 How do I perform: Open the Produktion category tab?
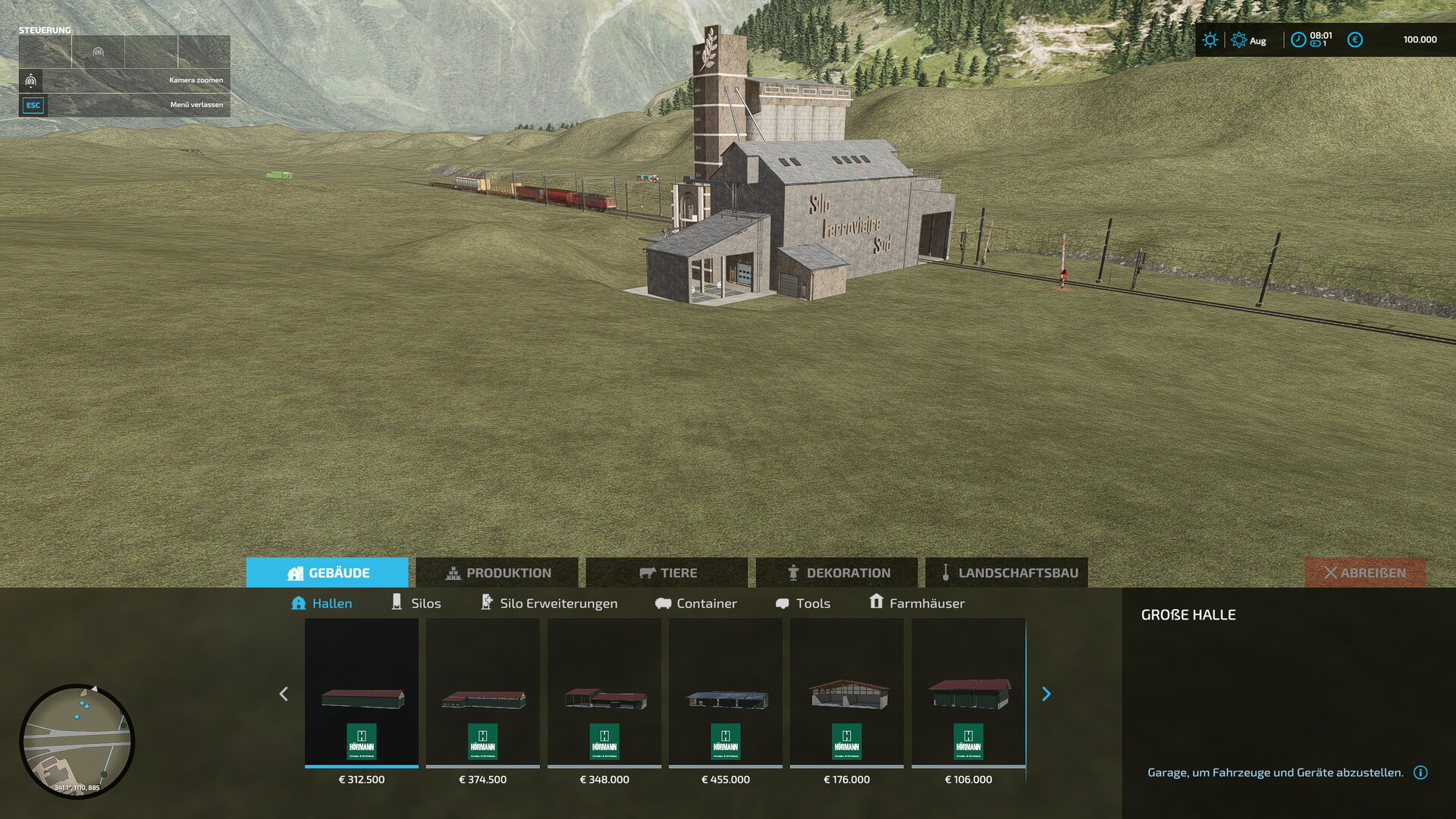[497, 573]
